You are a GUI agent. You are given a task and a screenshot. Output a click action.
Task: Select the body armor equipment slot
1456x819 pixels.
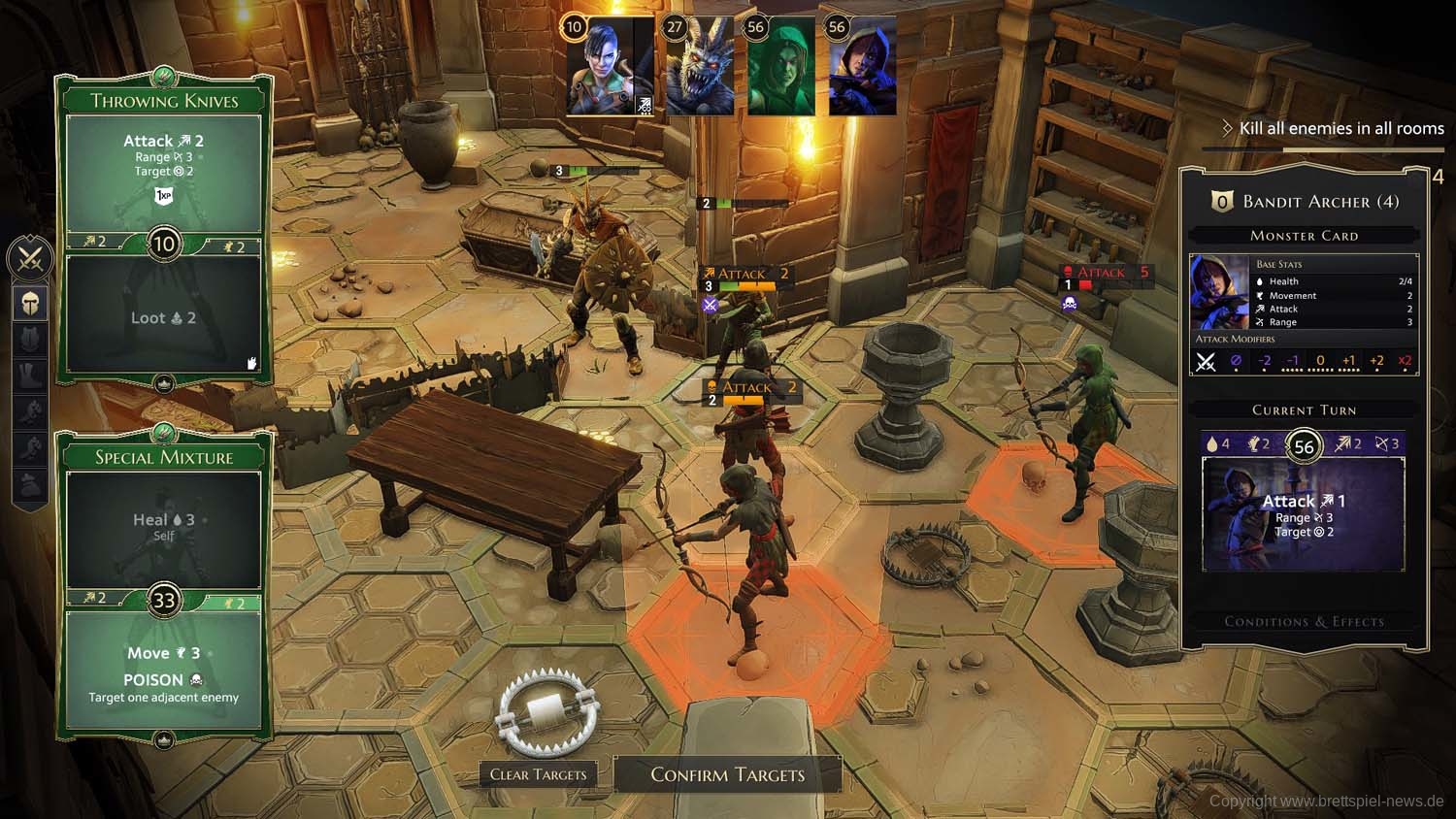tap(30, 340)
